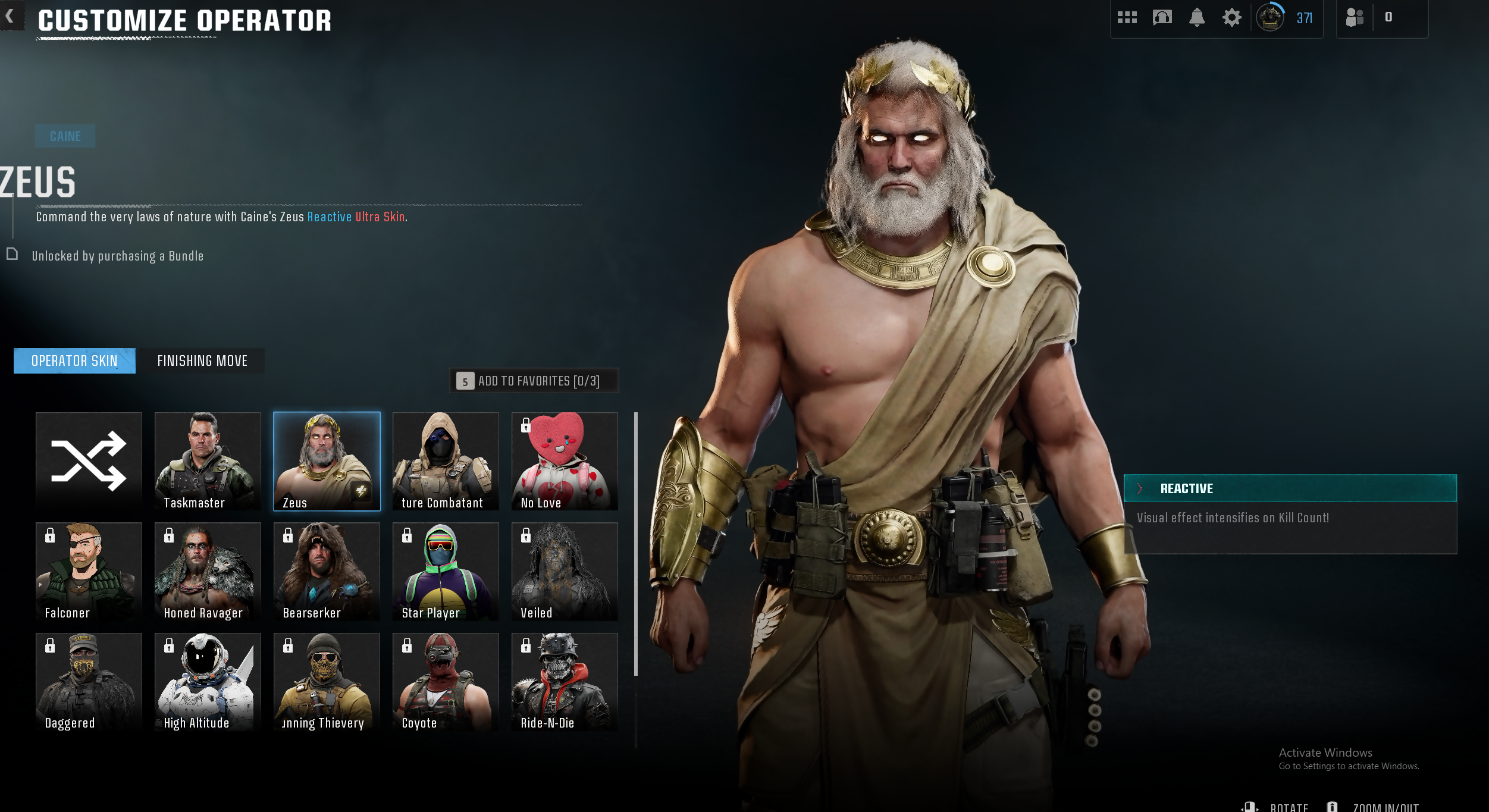The width and height of the screenshot is (1489, 812).
Task: Select the Ride-N-Die skin
Action: [x=565, y=682]
